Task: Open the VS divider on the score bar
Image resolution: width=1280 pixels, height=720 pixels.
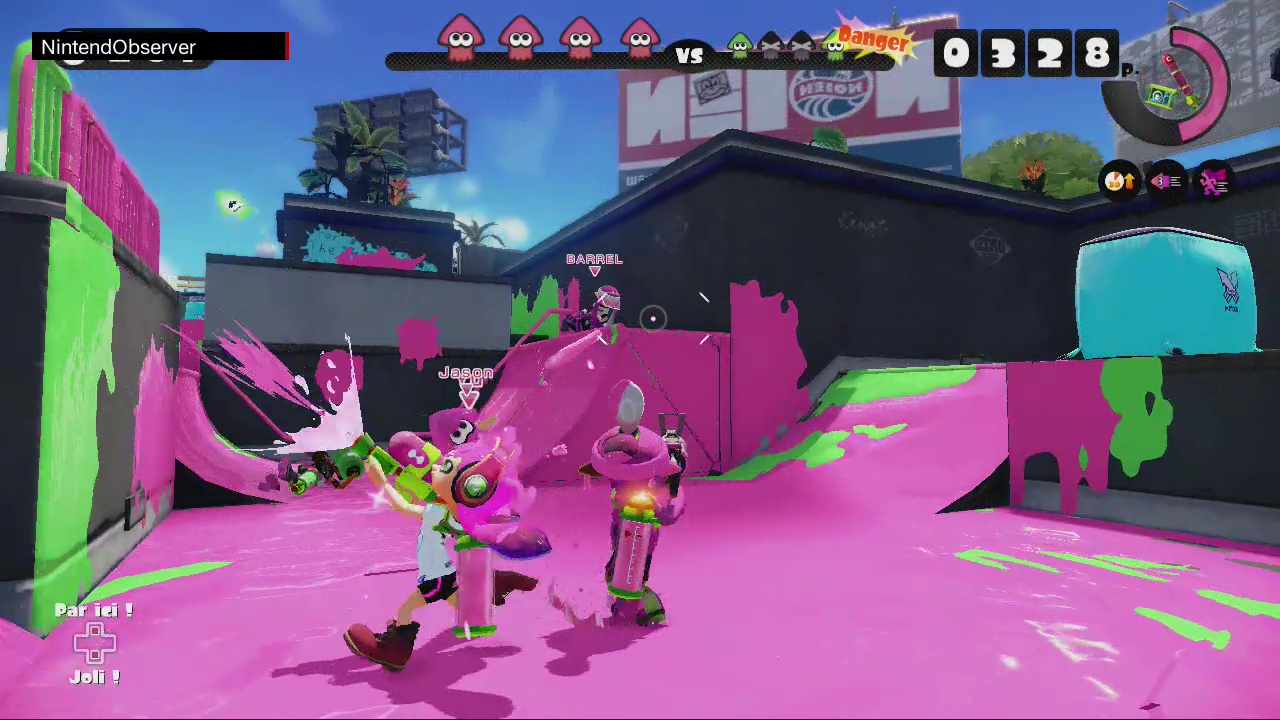Action: tap(690, 57)
